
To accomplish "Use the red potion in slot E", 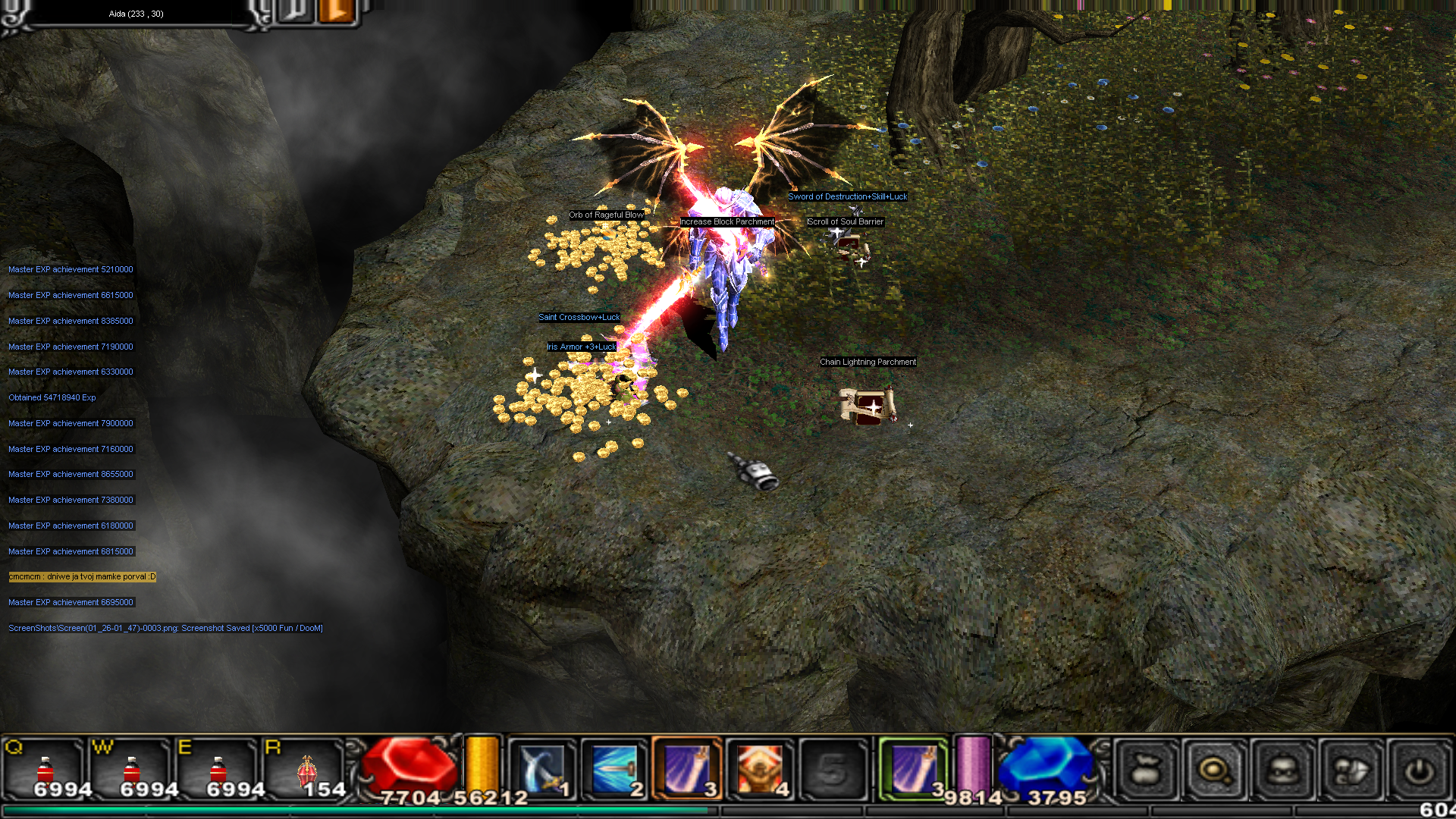I will (x=218, y=769).
